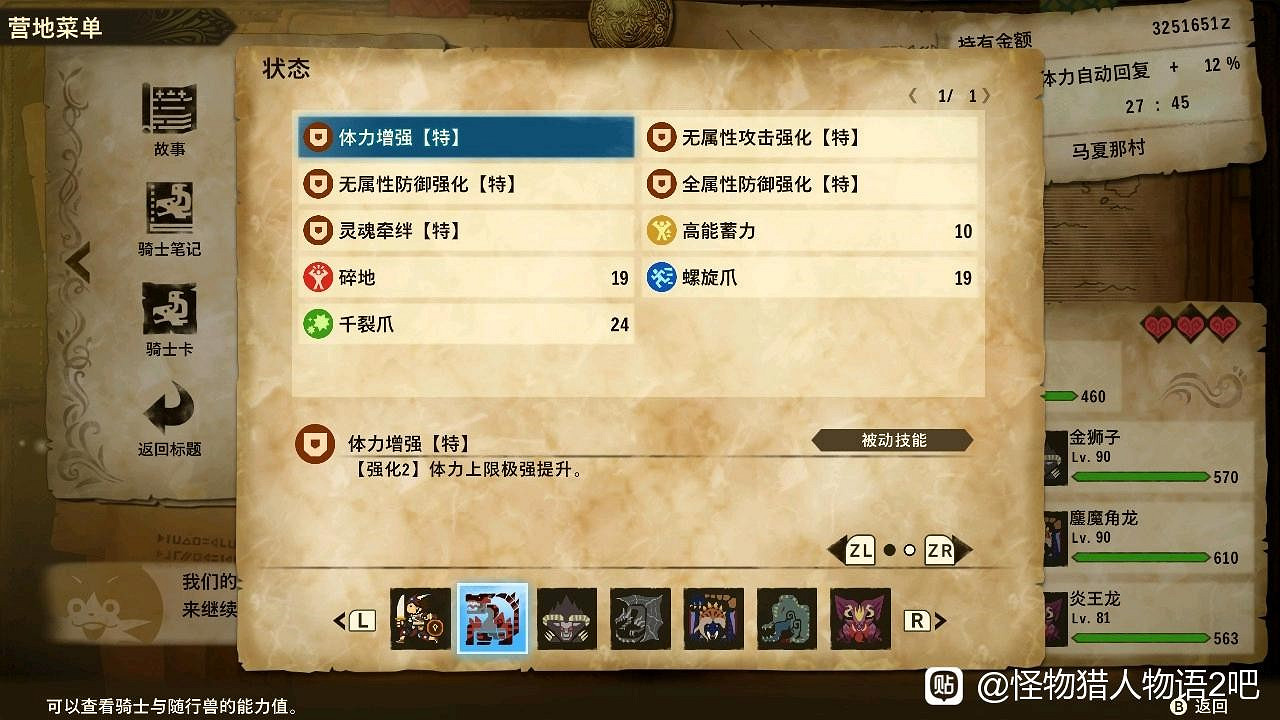
Task: Select the 螺旋爪 skill icon
Action: coord(661,278)
